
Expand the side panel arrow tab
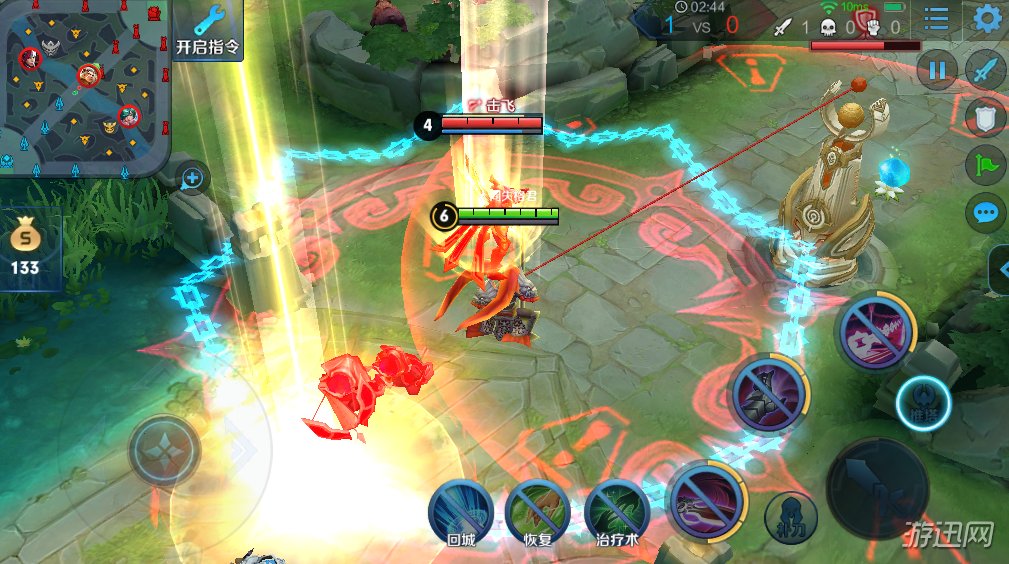pyautogui.click(x=999, y=268)
